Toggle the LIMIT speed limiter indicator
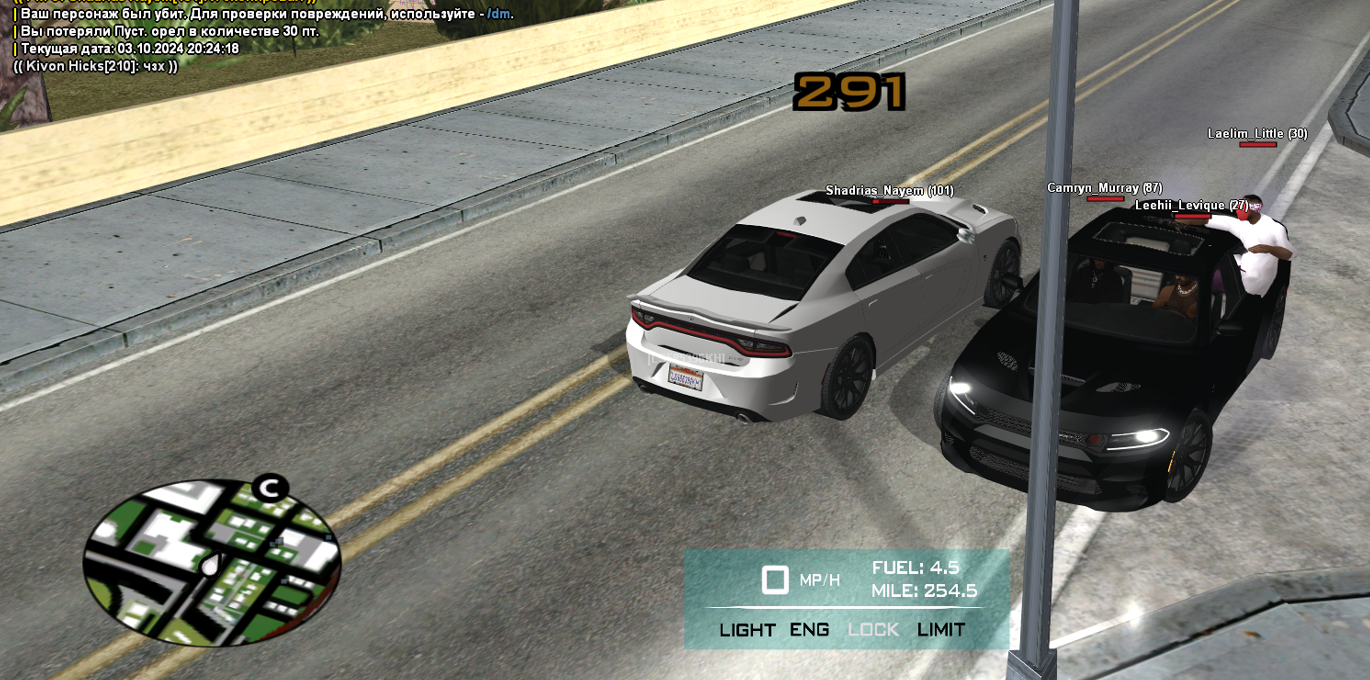This screenshot has width=1370, height=680. pyautogui.click(x=941, y=629)
